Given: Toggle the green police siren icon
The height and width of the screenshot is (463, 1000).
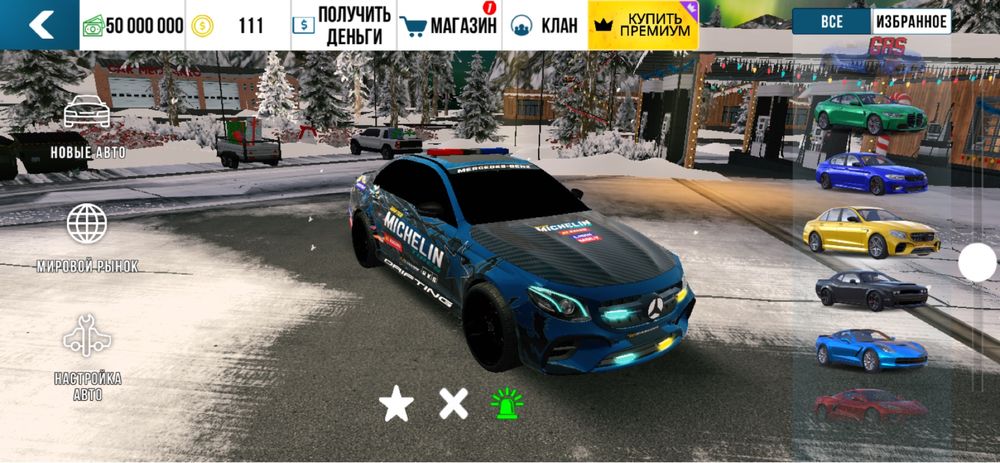Looking at the screenshot, I should (x=507, y=403).
